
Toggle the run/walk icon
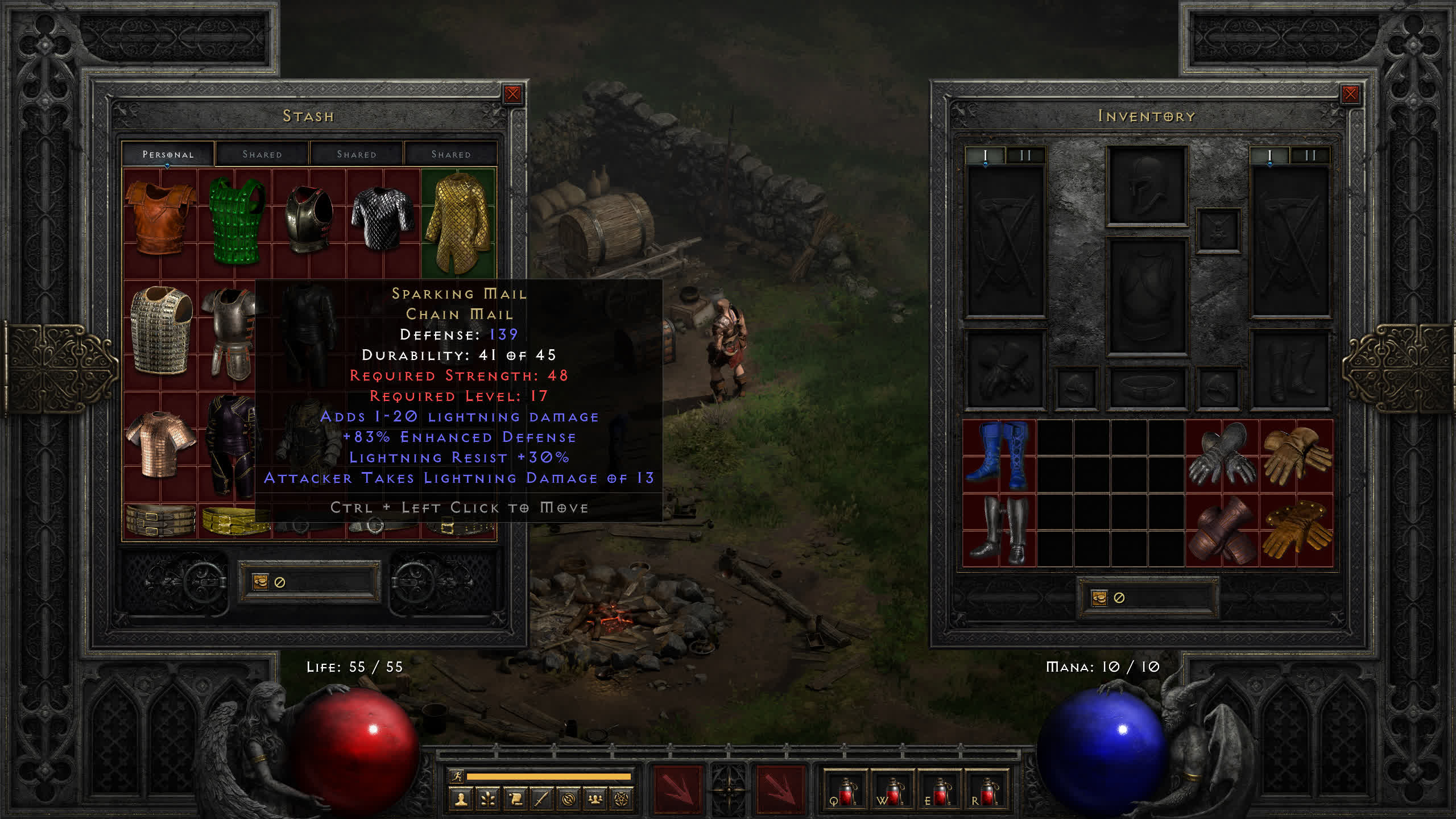point(457,776)
